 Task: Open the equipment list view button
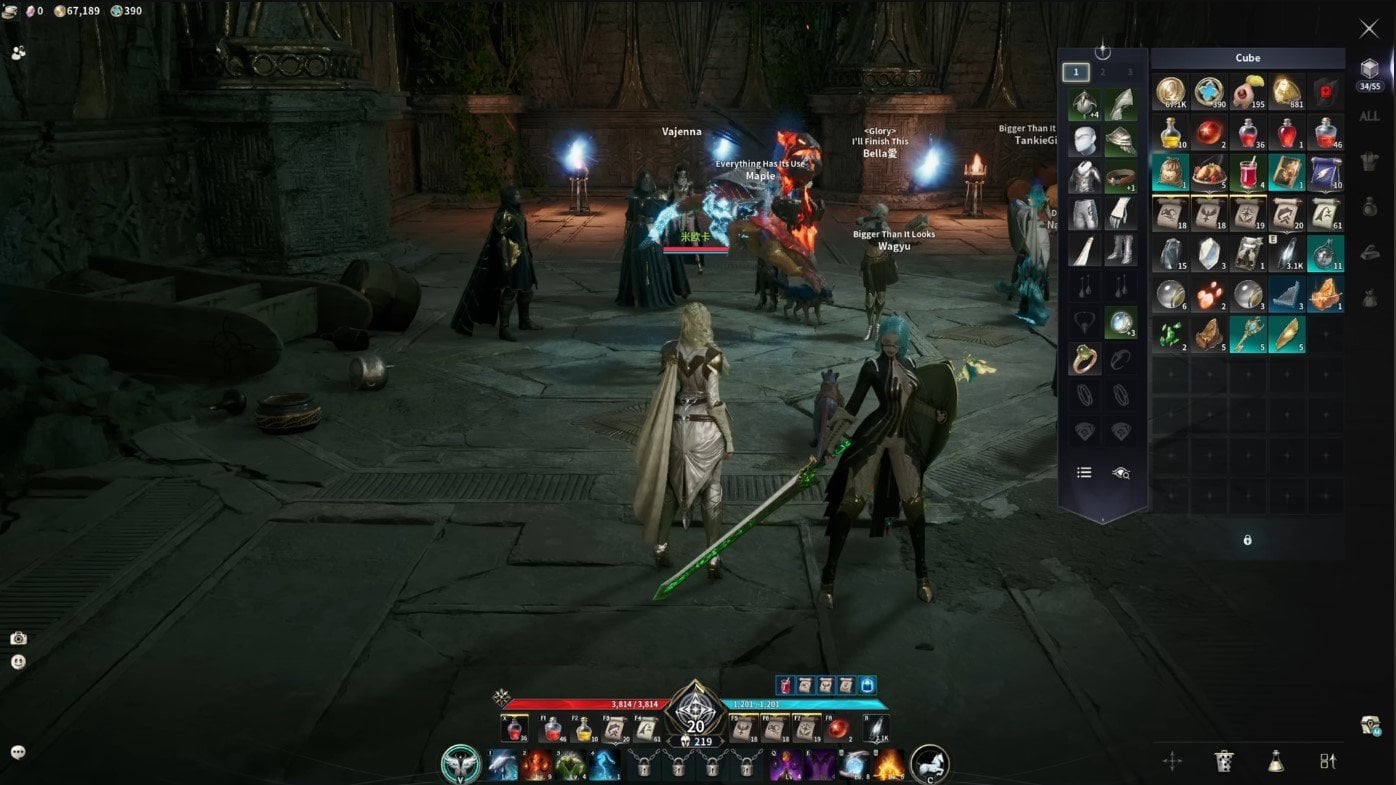point(1084,473)
